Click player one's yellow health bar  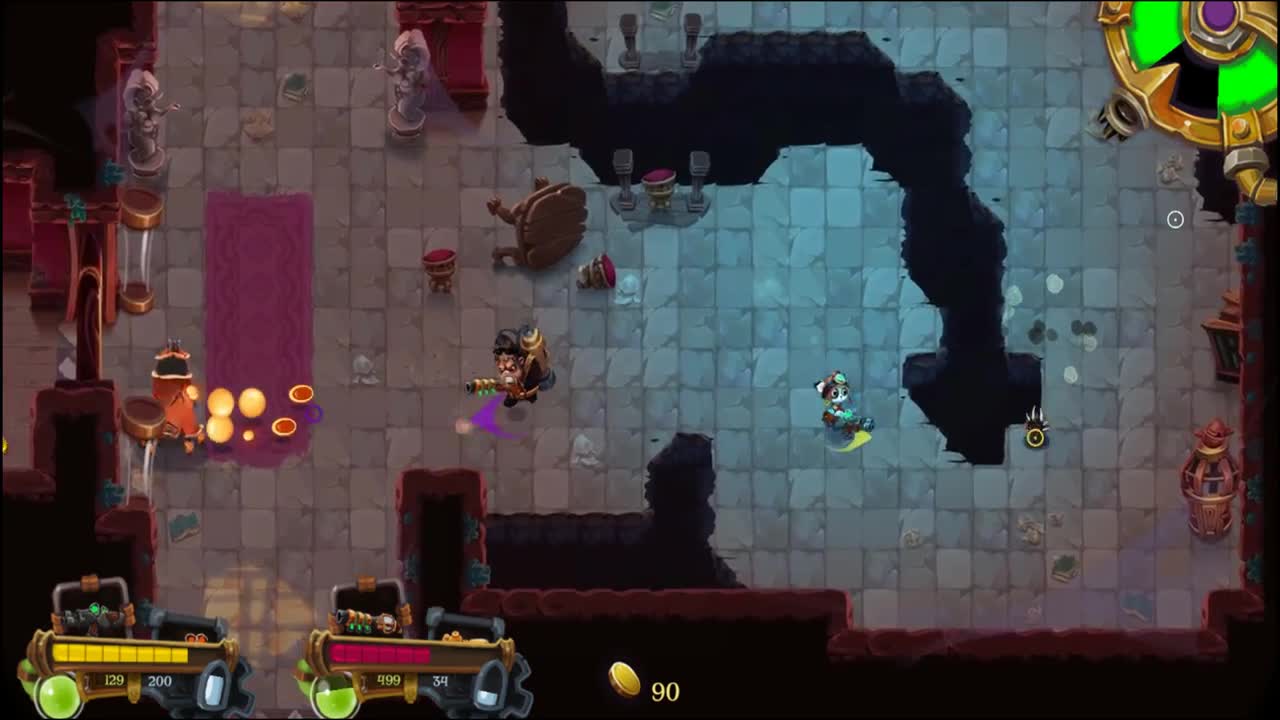click(x=120, y=653)
